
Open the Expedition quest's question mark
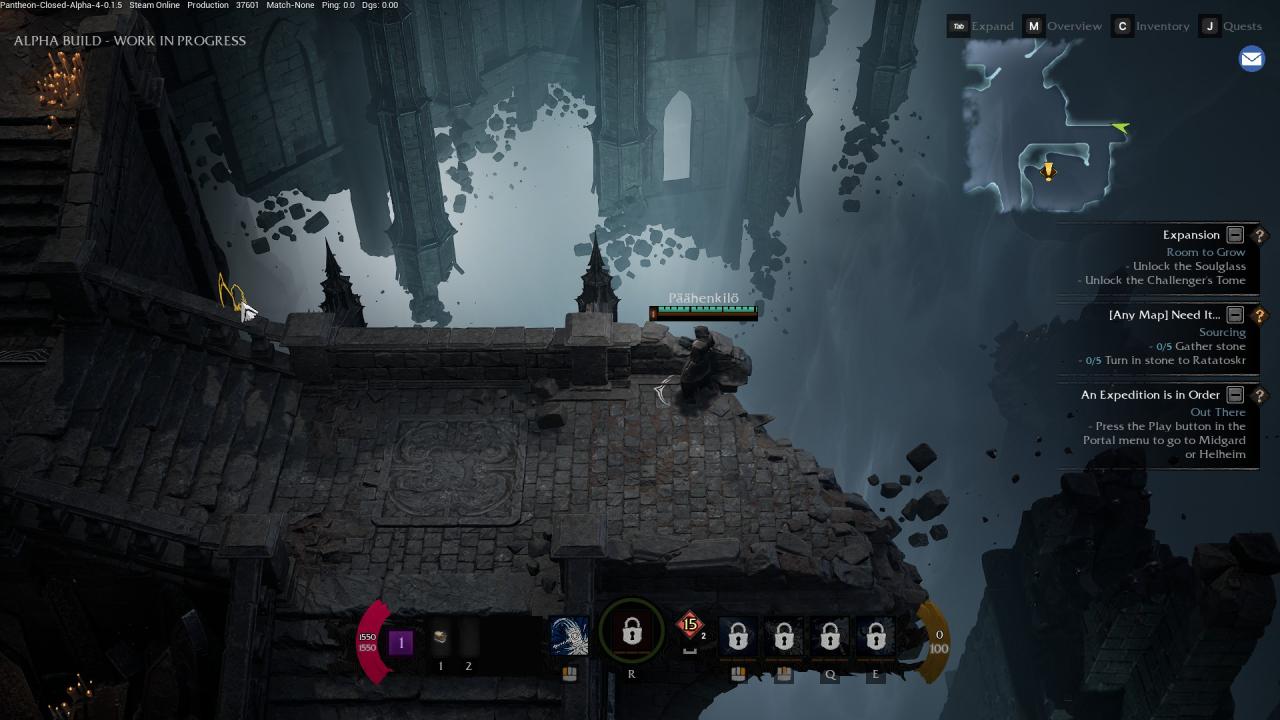click(1259, 395)
